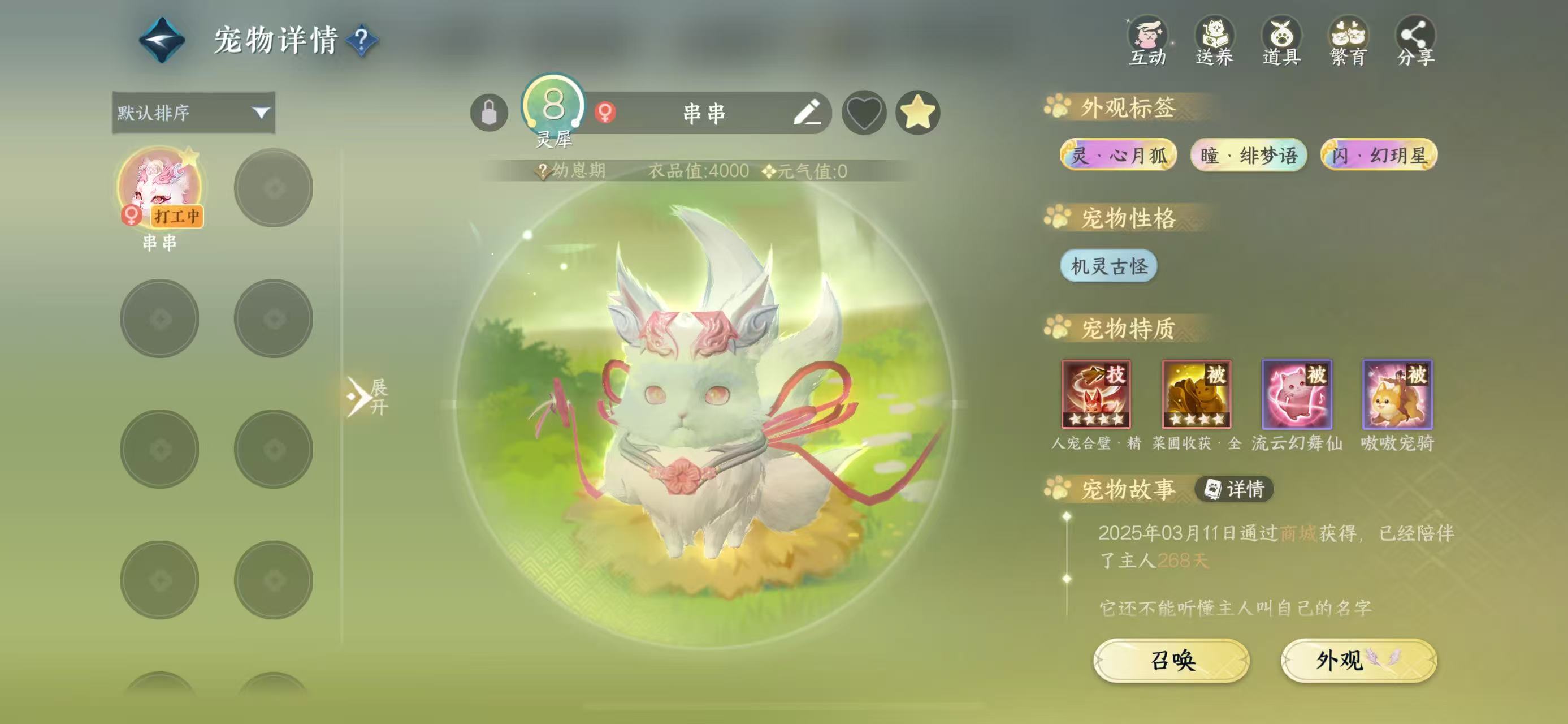1568x724 pixels.
Task: Toggle the pet lock icon
Action: point(490,113)
